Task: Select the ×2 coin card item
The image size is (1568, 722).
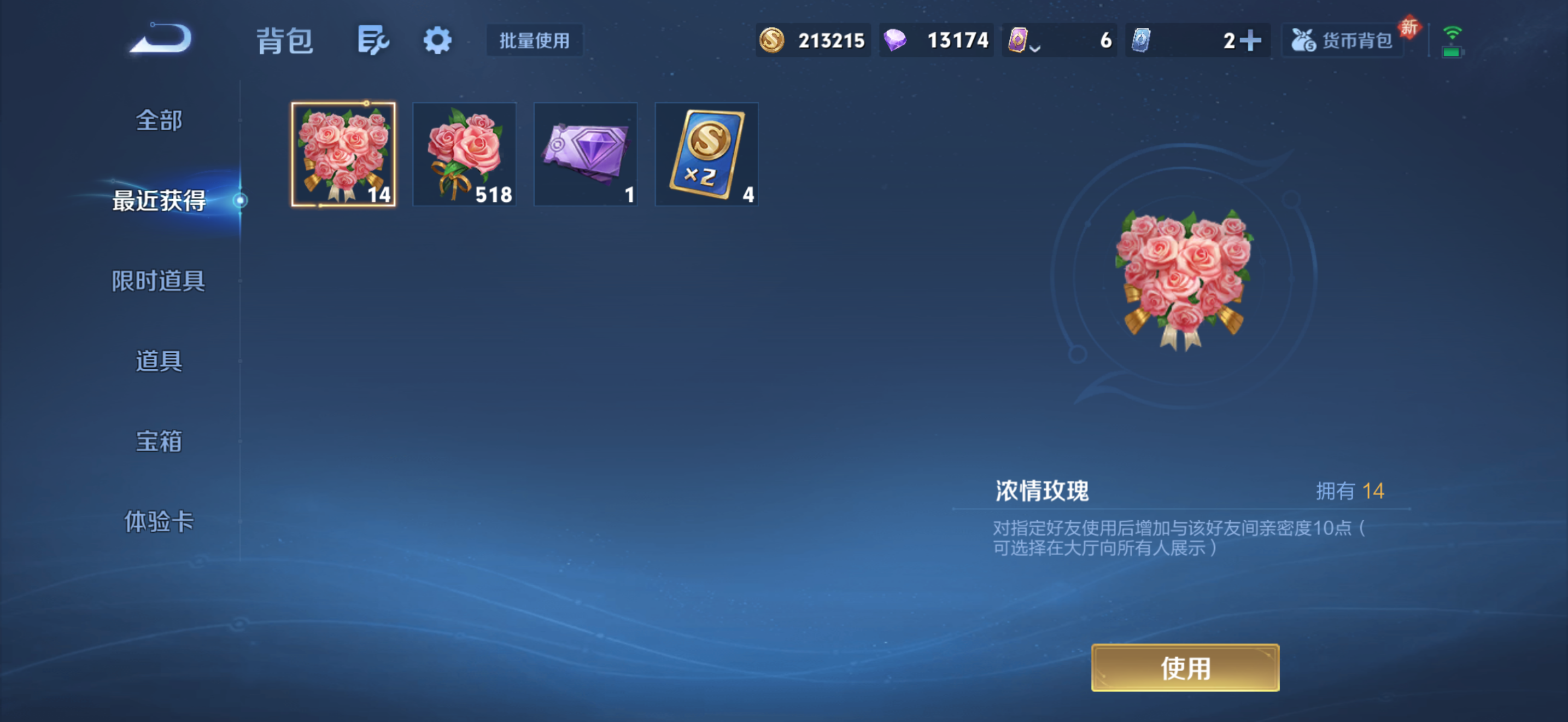Action: click(x=706, y=155)
